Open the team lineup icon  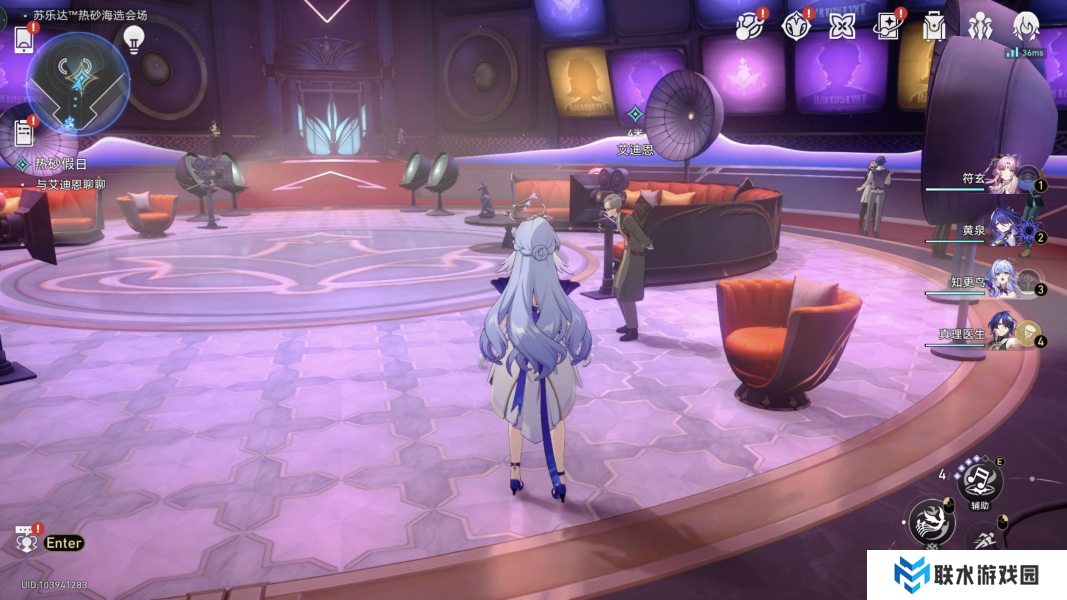click(980, 26)
